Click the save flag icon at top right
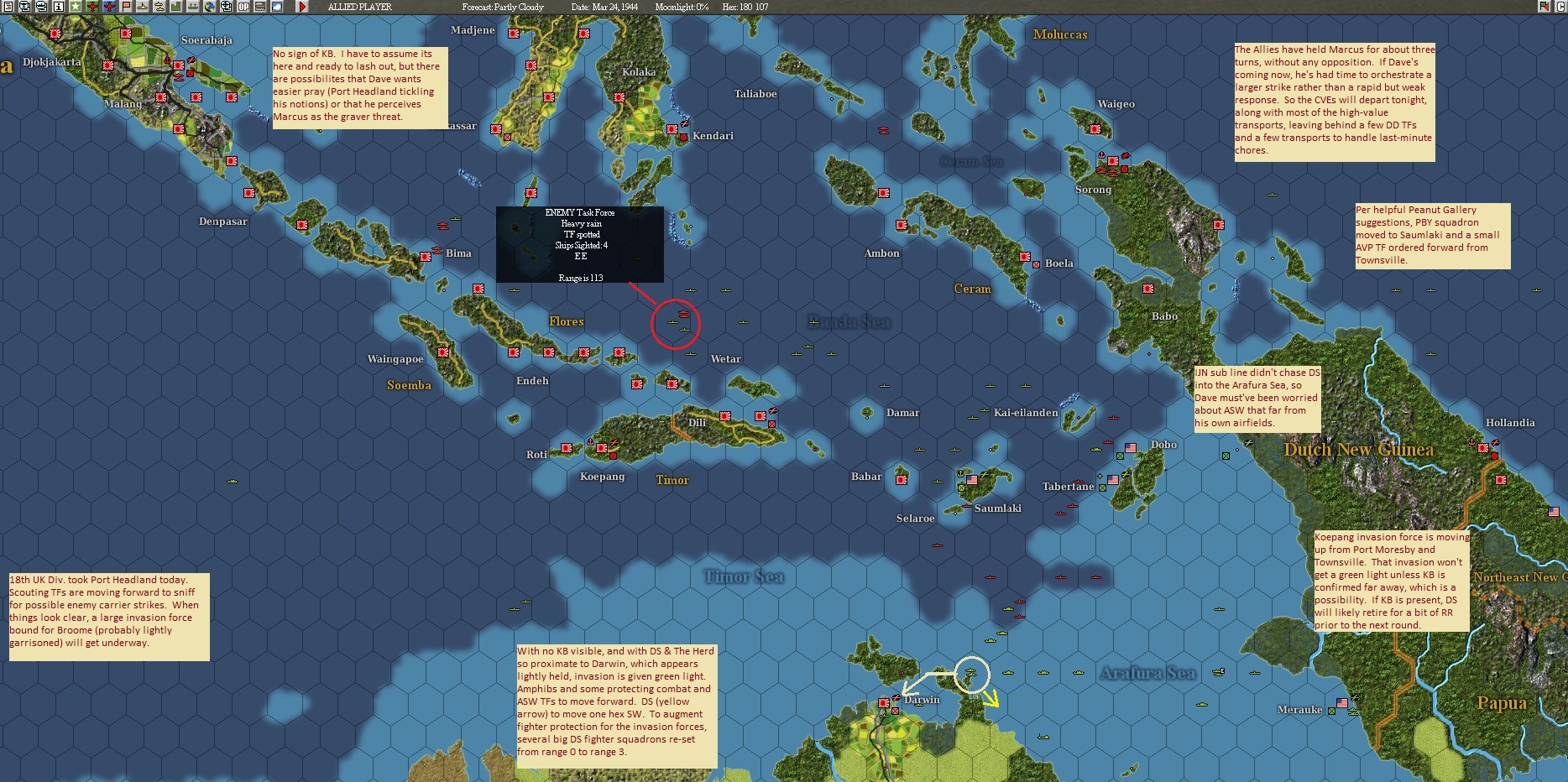The width and height of the screenshot is (1568, 782). click(x=1545, y=8)
